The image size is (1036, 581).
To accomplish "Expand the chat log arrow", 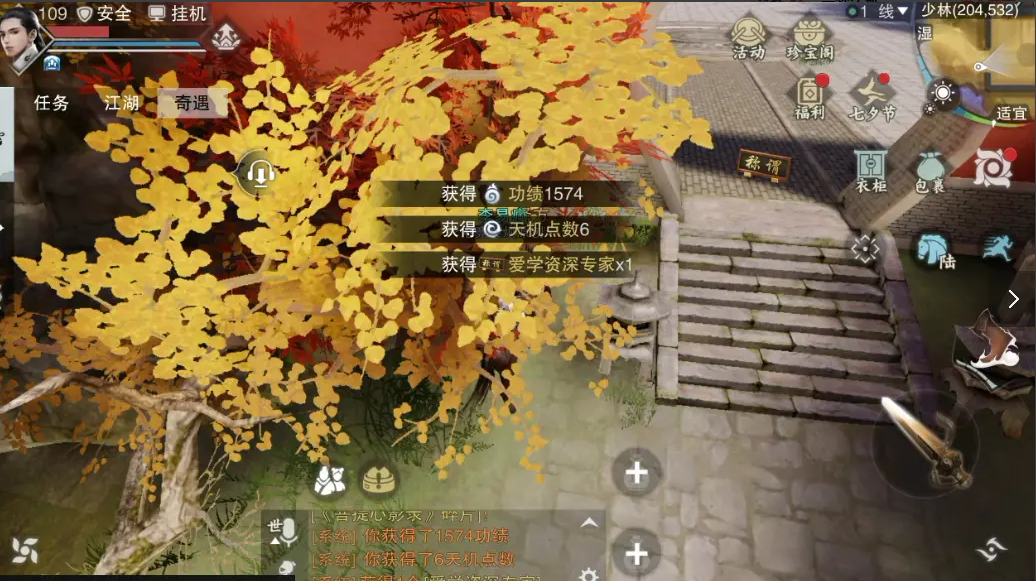I will tap(589, 523).
